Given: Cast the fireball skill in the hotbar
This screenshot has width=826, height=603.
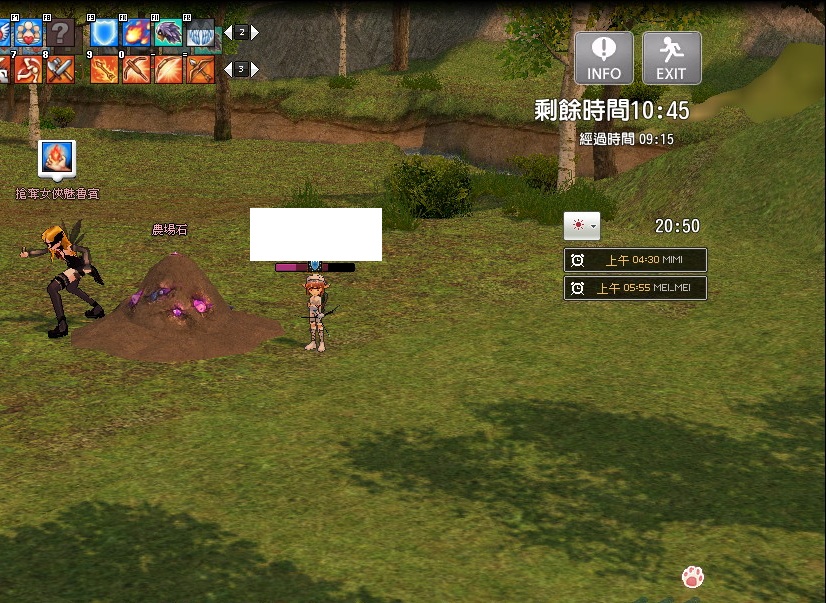Looking at the screenshot, I should (x=137, y=34).
